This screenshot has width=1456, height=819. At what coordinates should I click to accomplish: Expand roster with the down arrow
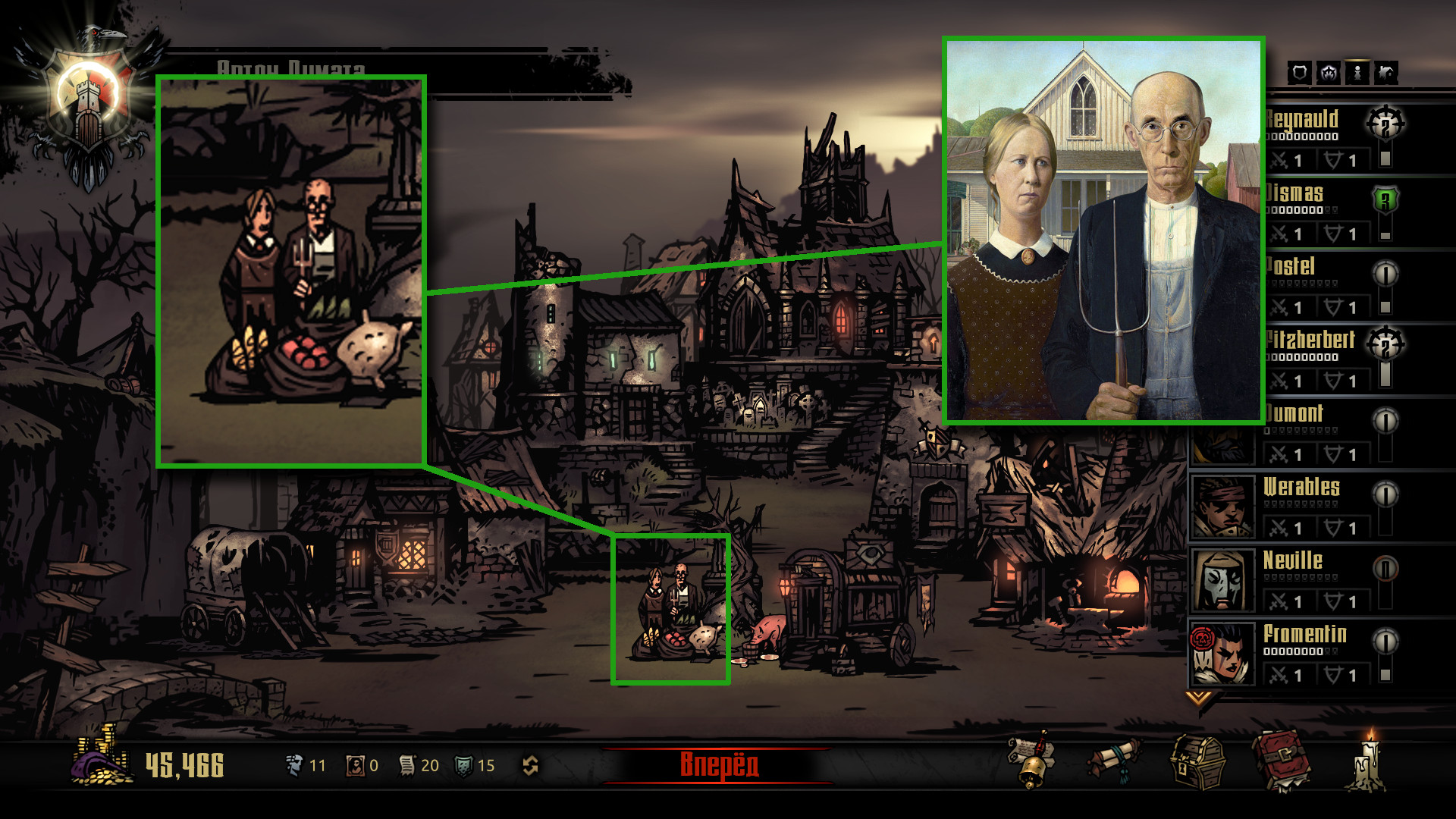1198,697
